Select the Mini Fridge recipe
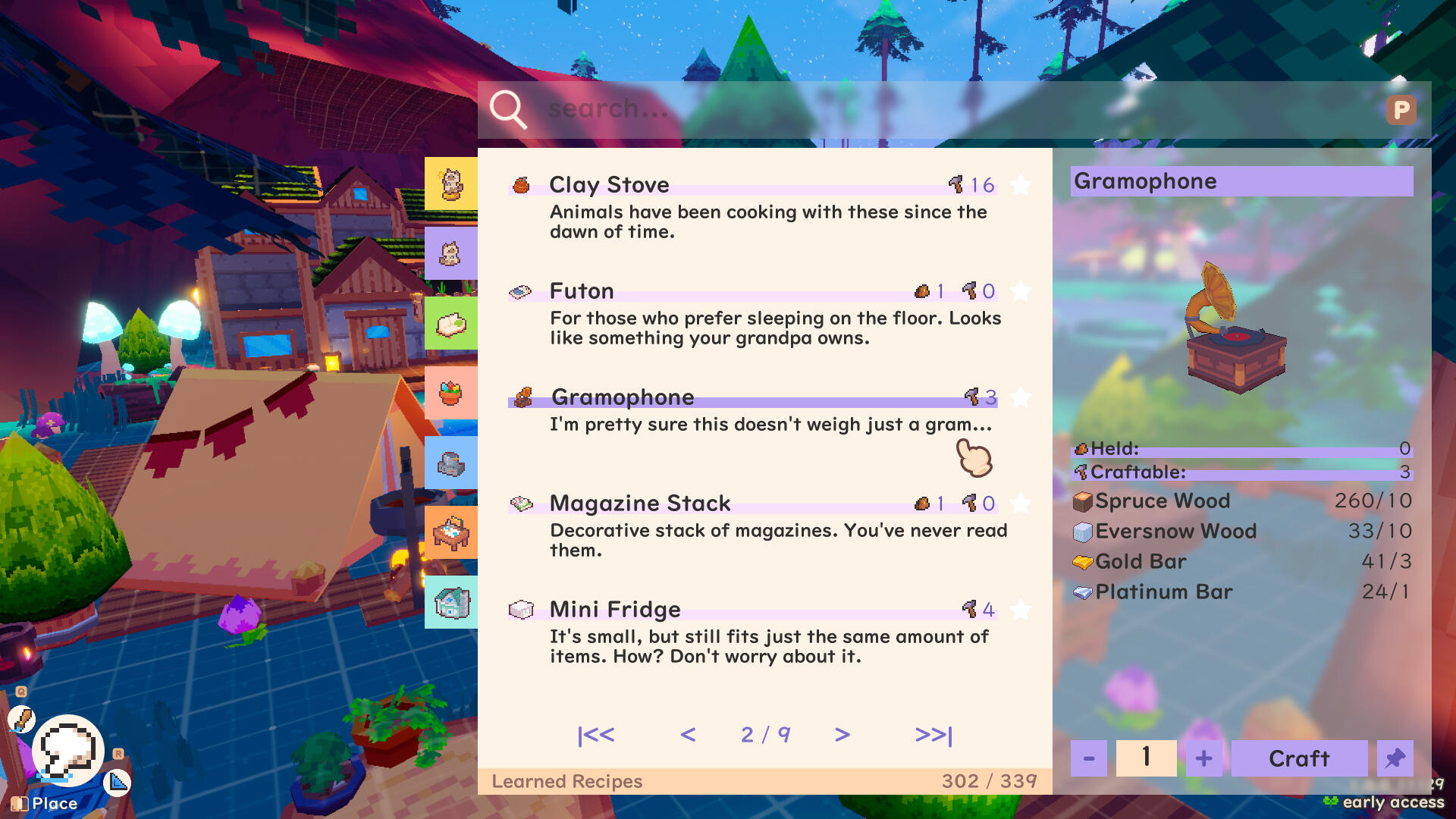The height and width of the screenshot is (819, 1456). (758, 631)
